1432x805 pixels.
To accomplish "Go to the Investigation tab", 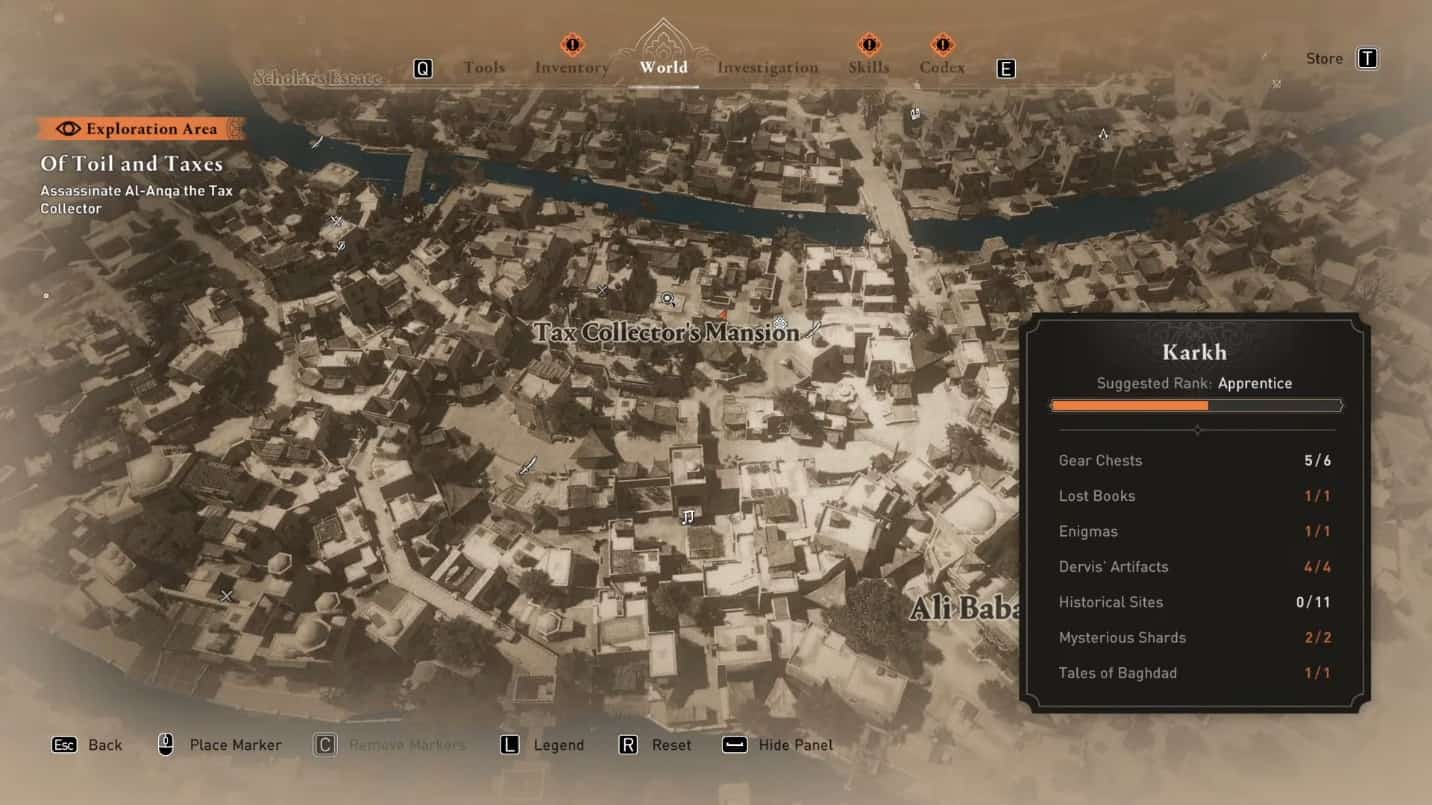I will 767,68.
